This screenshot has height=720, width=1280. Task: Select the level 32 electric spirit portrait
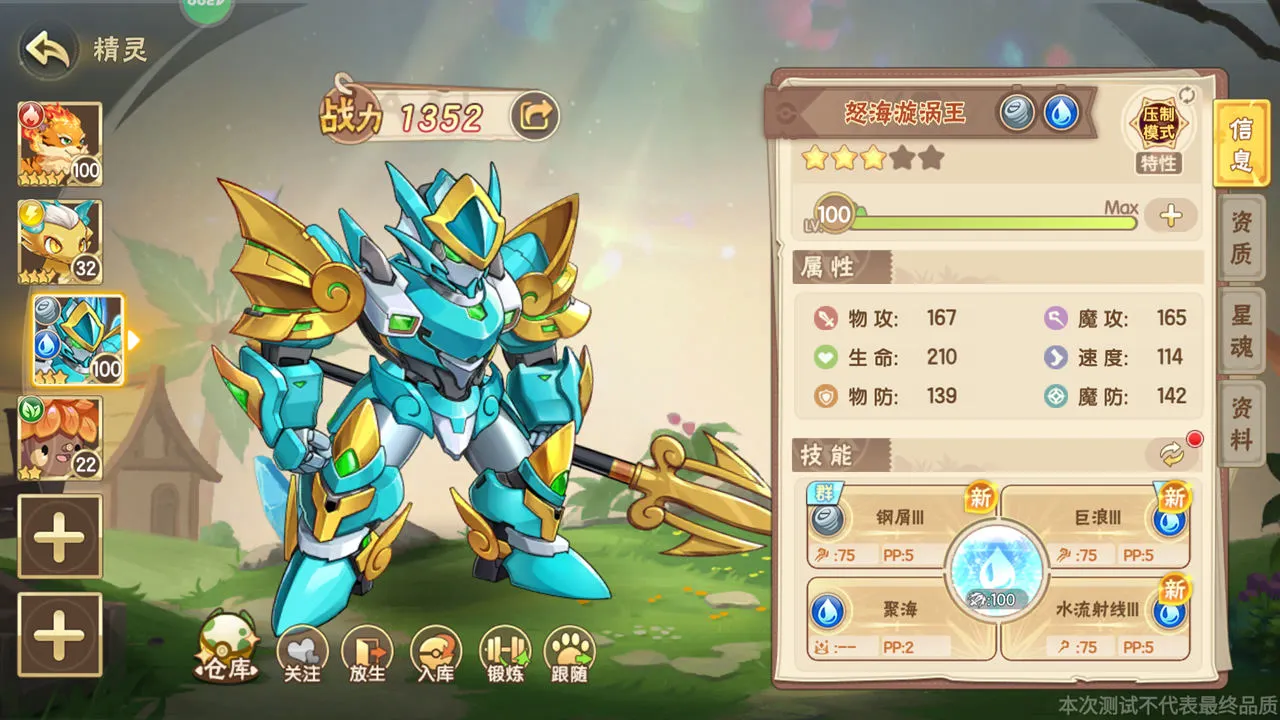[x=60, y=241]
